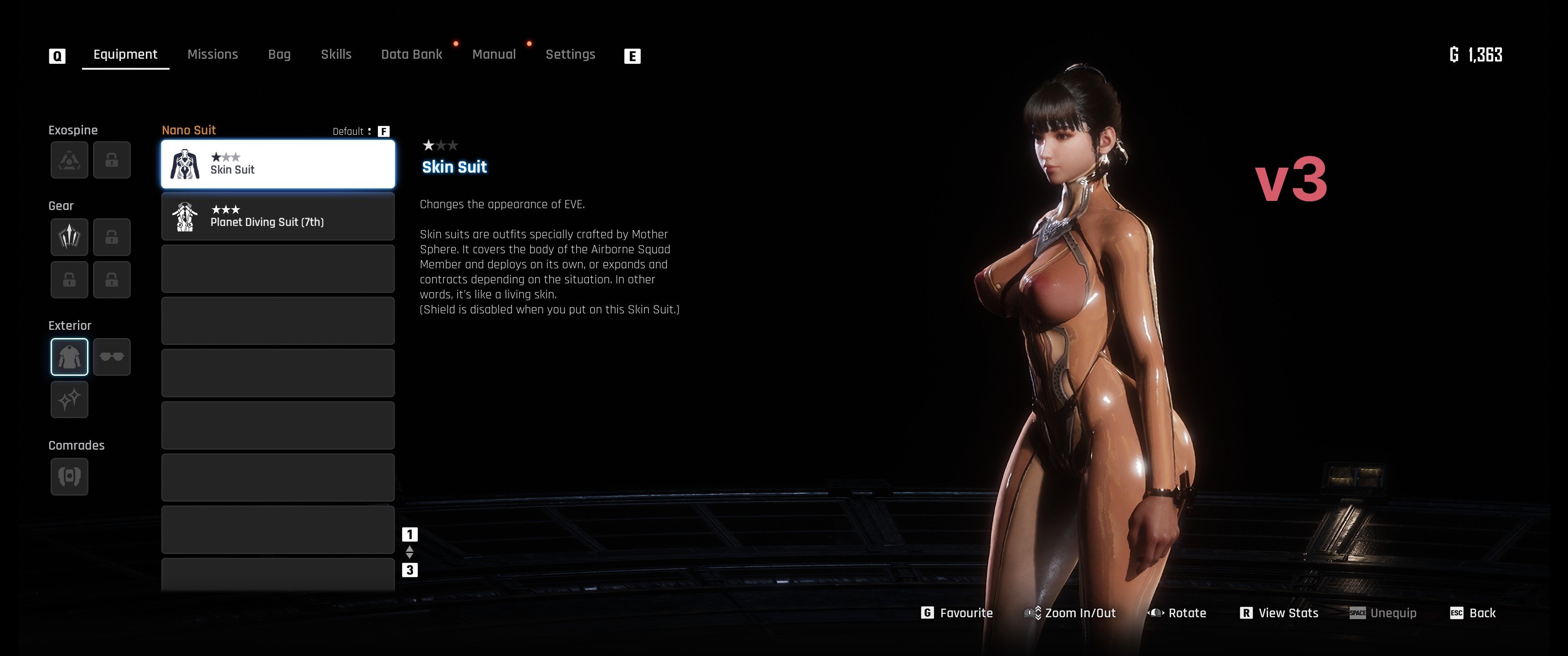This screenshot has width=1568, height=656.
Task: Open the Bag tab
Action: (279, 55)
